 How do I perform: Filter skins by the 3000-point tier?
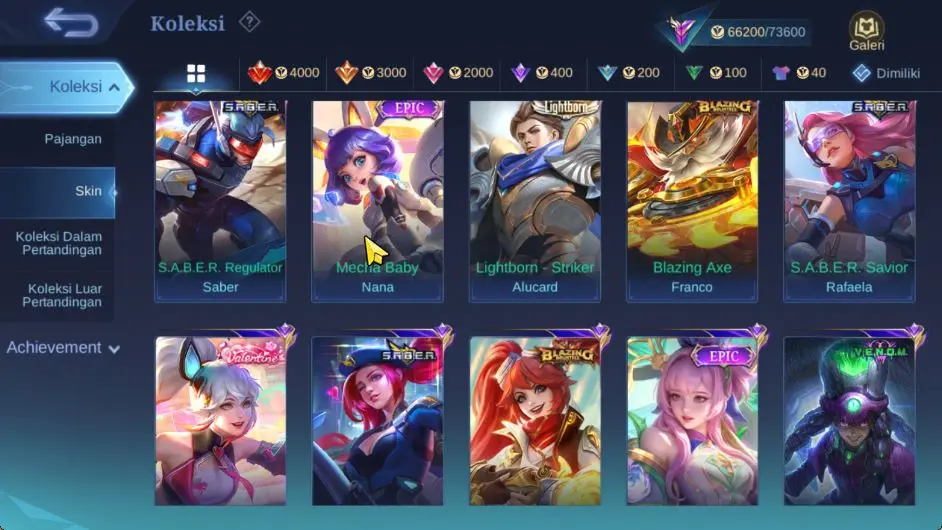click(x=371, y=73)
